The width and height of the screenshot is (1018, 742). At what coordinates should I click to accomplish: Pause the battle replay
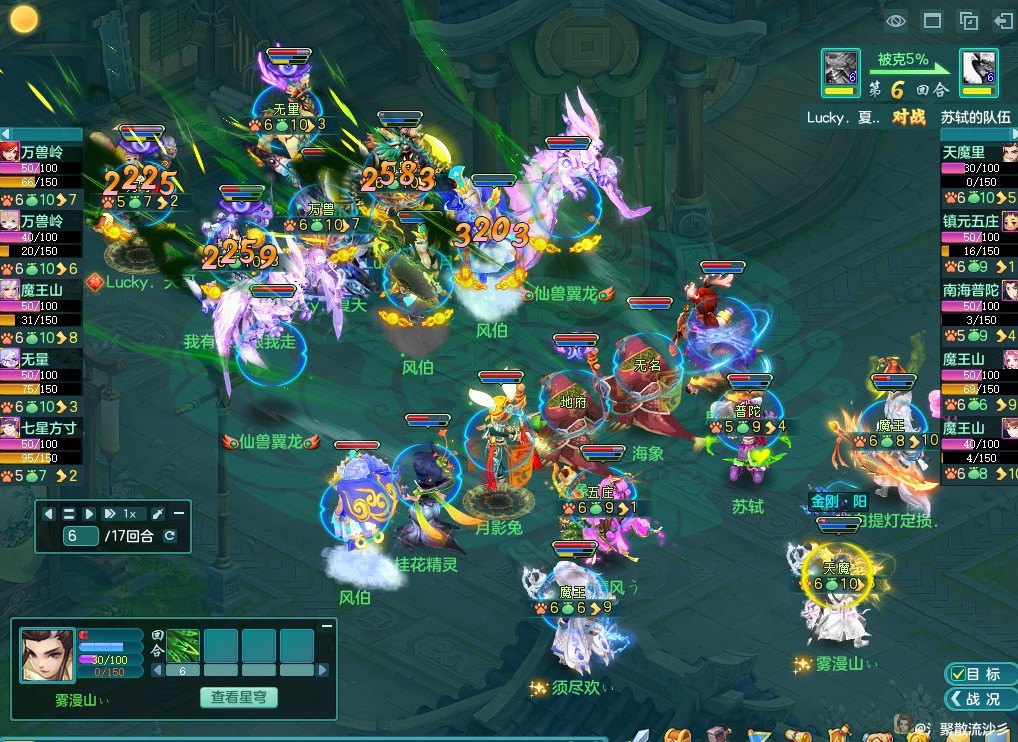[x=69, y=514]
